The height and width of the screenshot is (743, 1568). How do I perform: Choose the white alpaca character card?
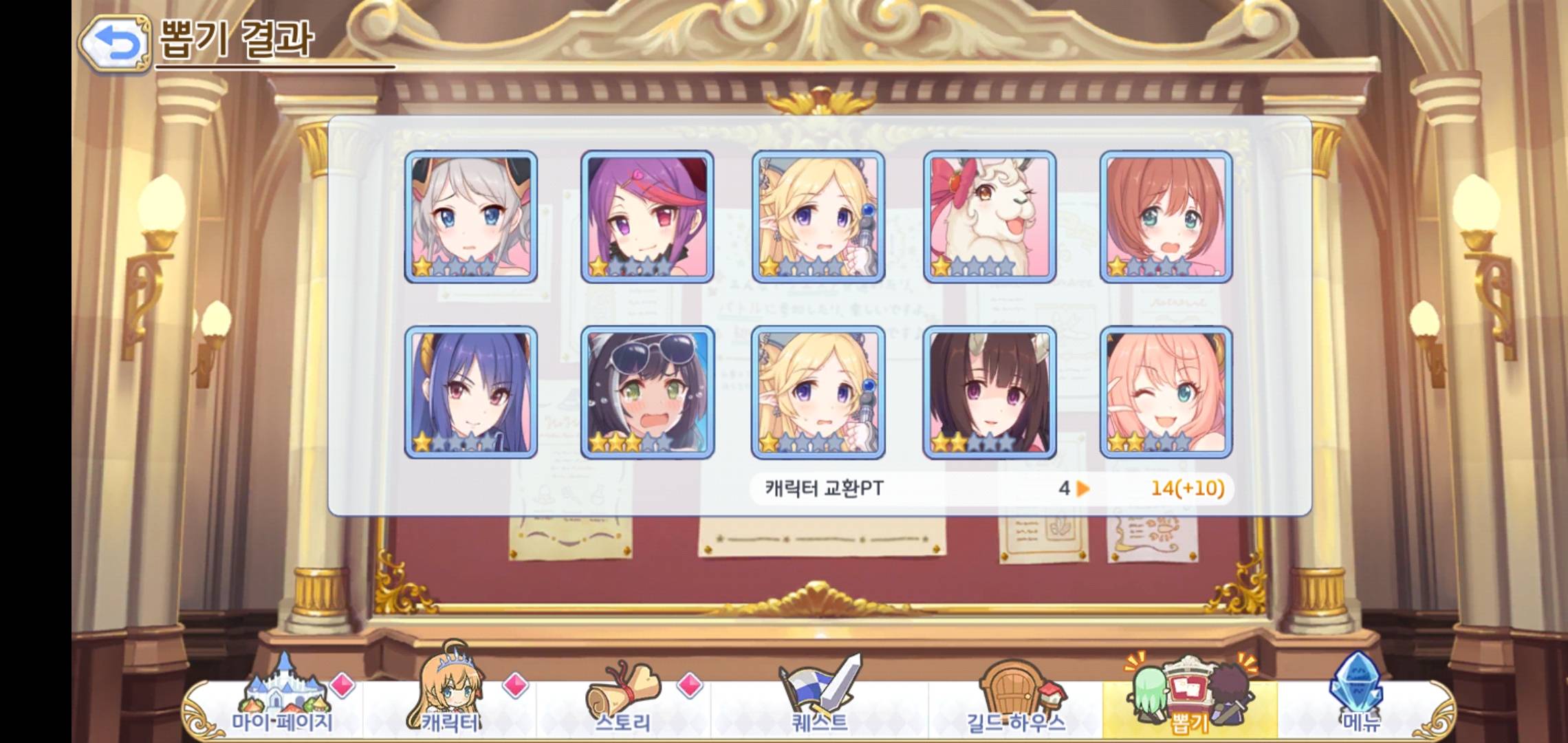[x=990, y=217]
